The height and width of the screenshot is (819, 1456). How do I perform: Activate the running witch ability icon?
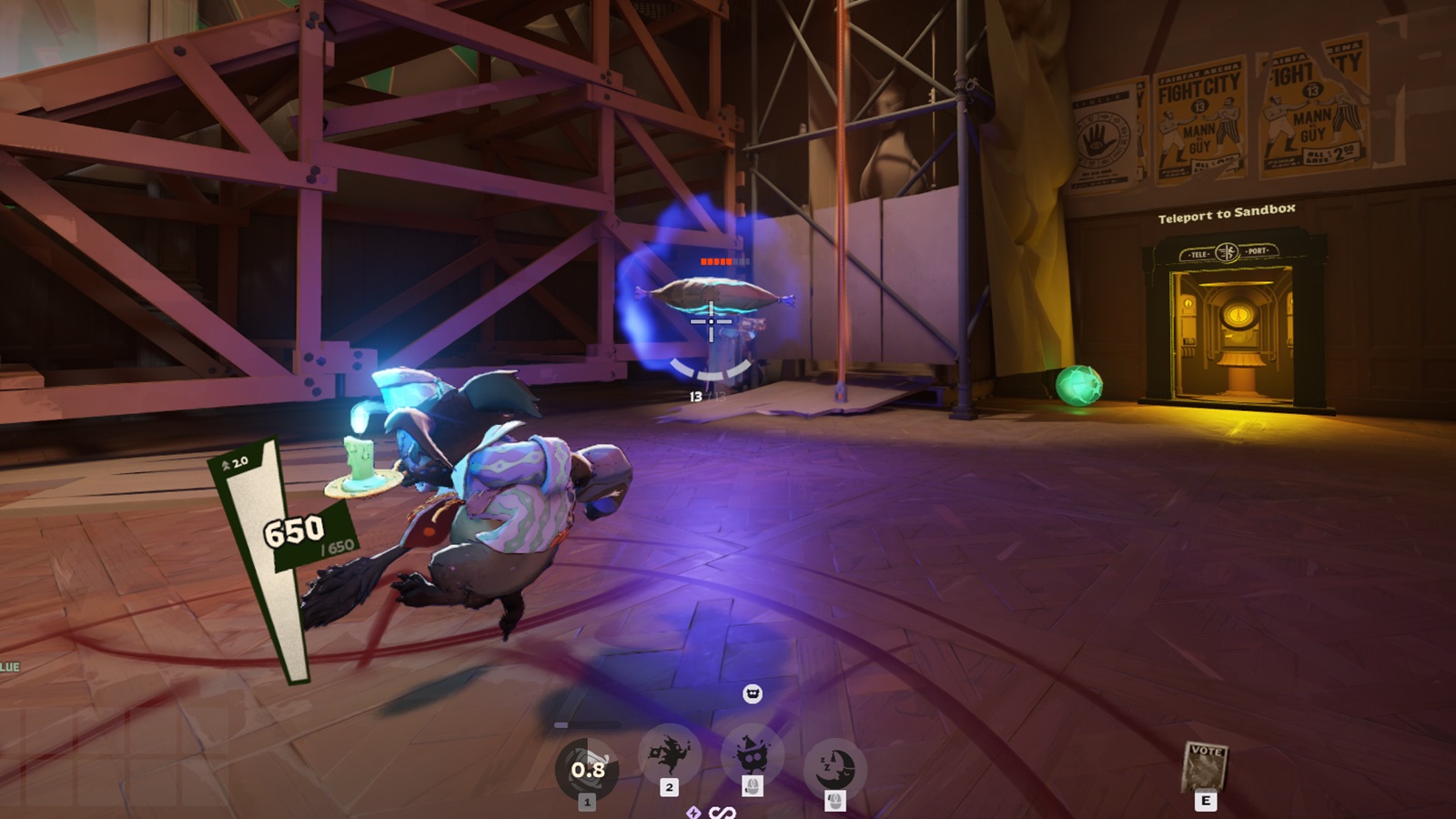(669, 755)
